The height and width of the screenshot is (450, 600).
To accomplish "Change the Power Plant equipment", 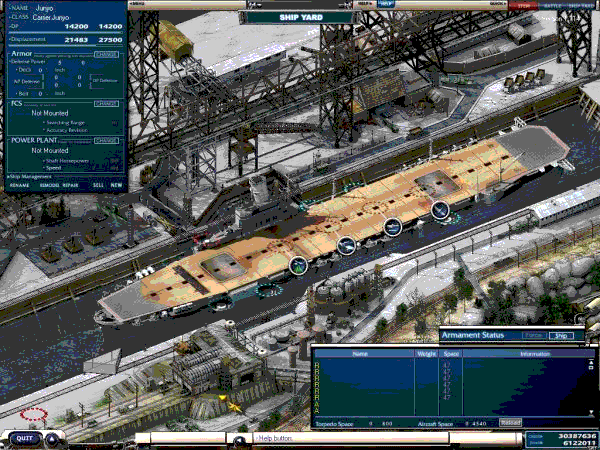I will [106, 140].
